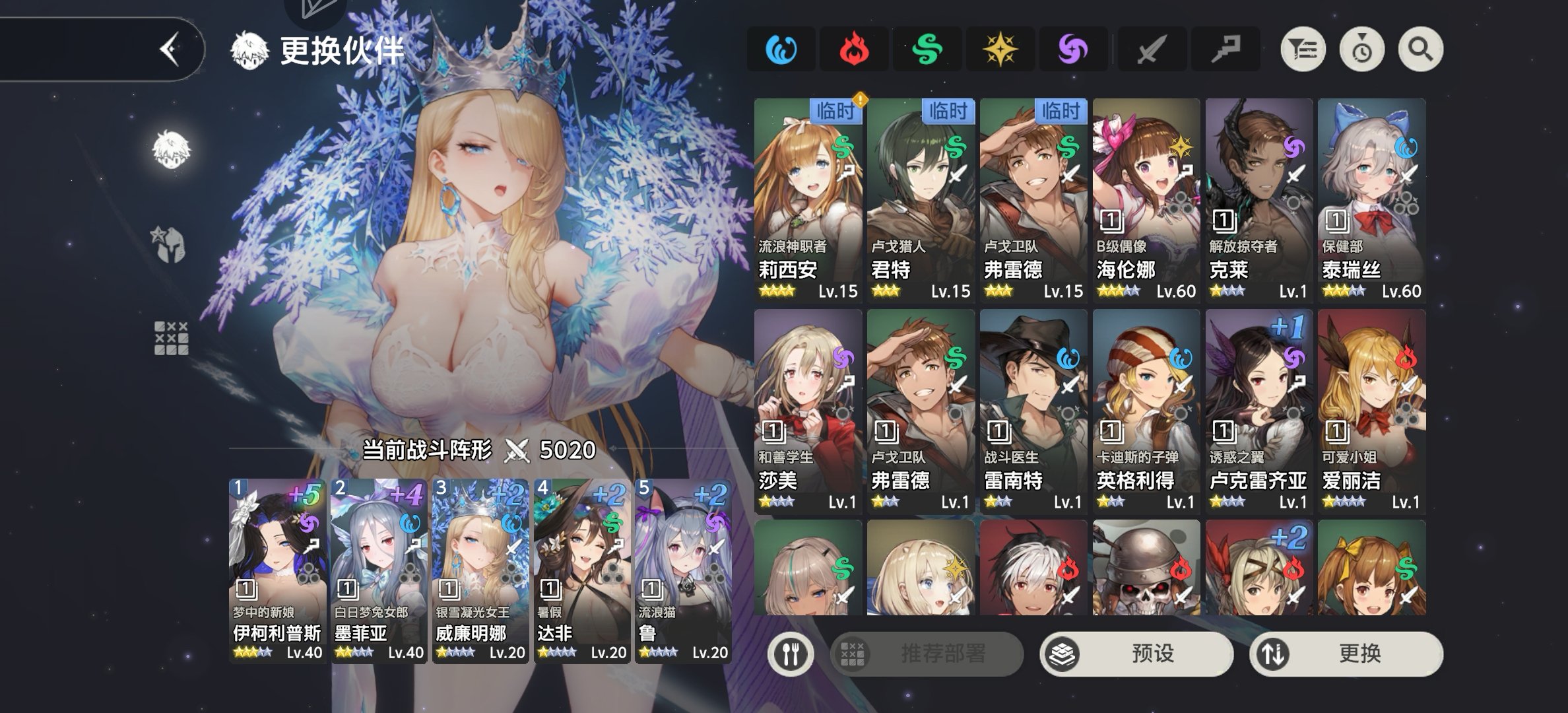Choose the 莉西安 temporary partner card
The width and height of the screenshot is (1568, 713).
pyautogui.click(x=808, y=200)
